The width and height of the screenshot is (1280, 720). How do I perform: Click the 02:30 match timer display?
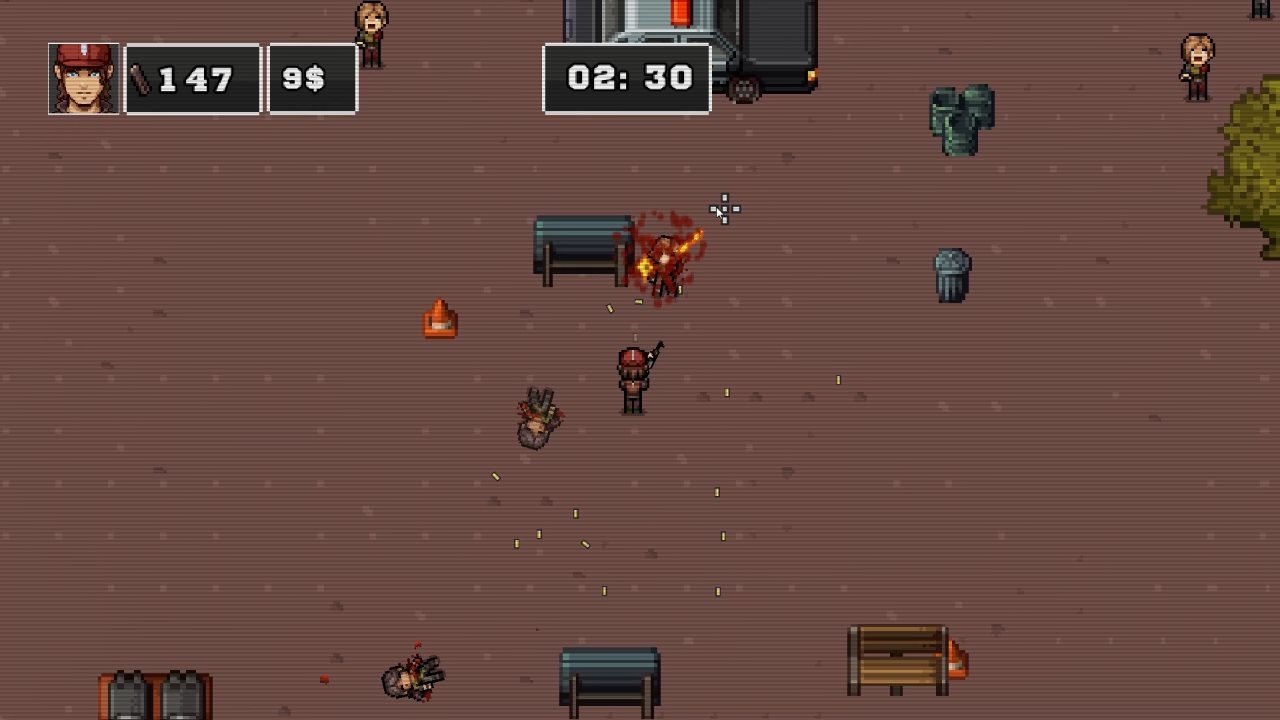[627, 76]
